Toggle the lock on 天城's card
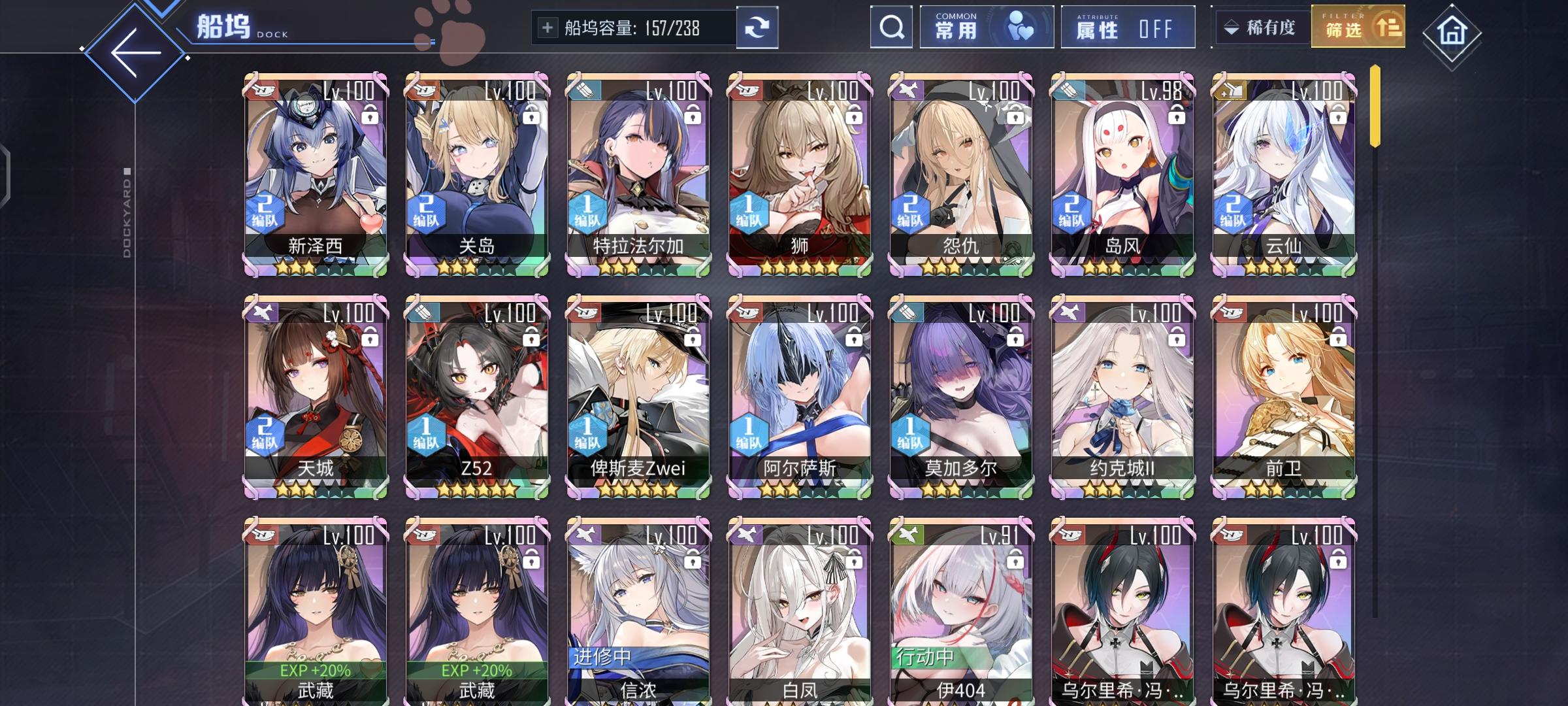Image resolution: width=1568 pixels, height=706 pixels. (x=370, y=339)
